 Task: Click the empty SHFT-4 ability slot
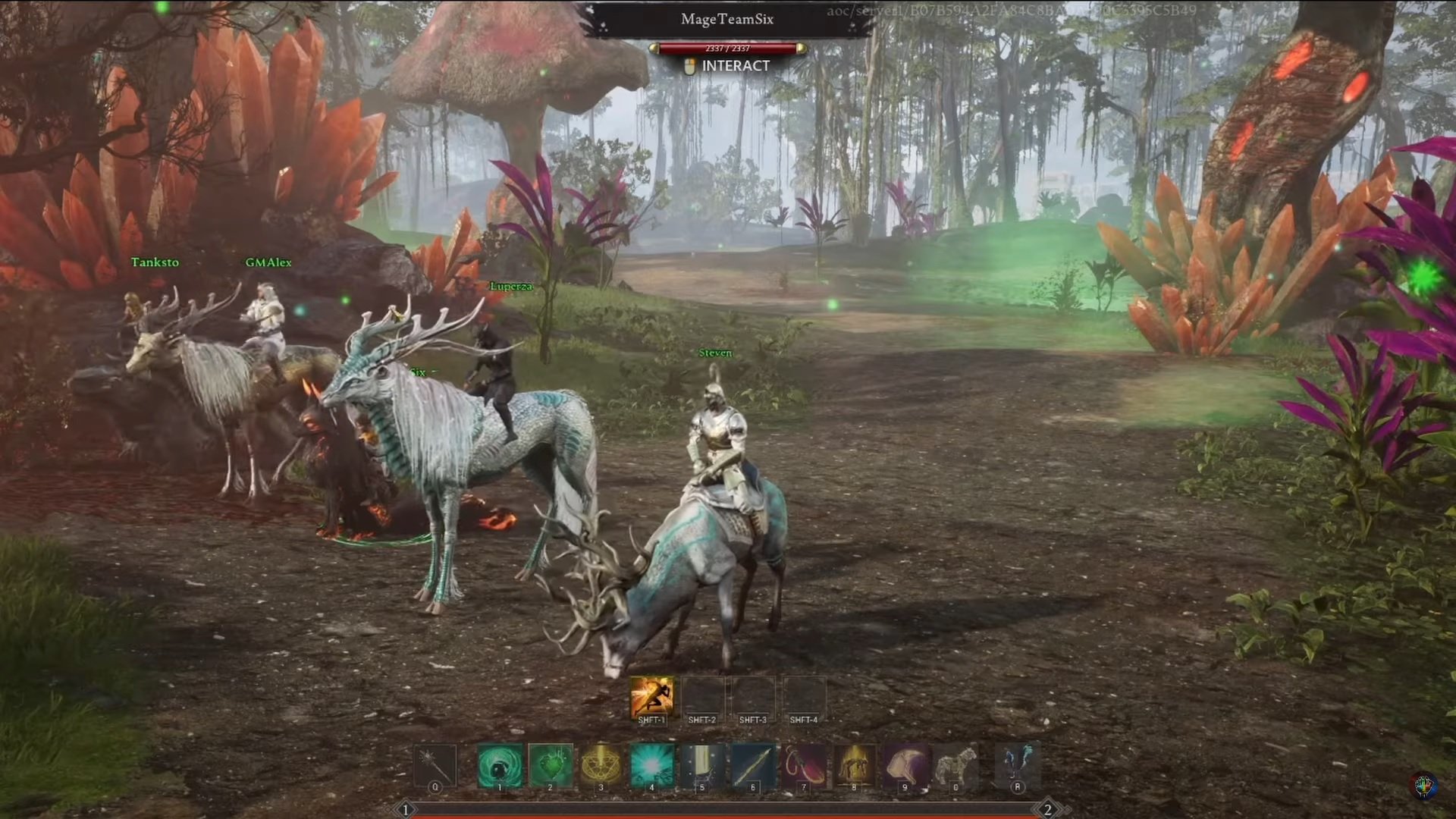[804, 696]
